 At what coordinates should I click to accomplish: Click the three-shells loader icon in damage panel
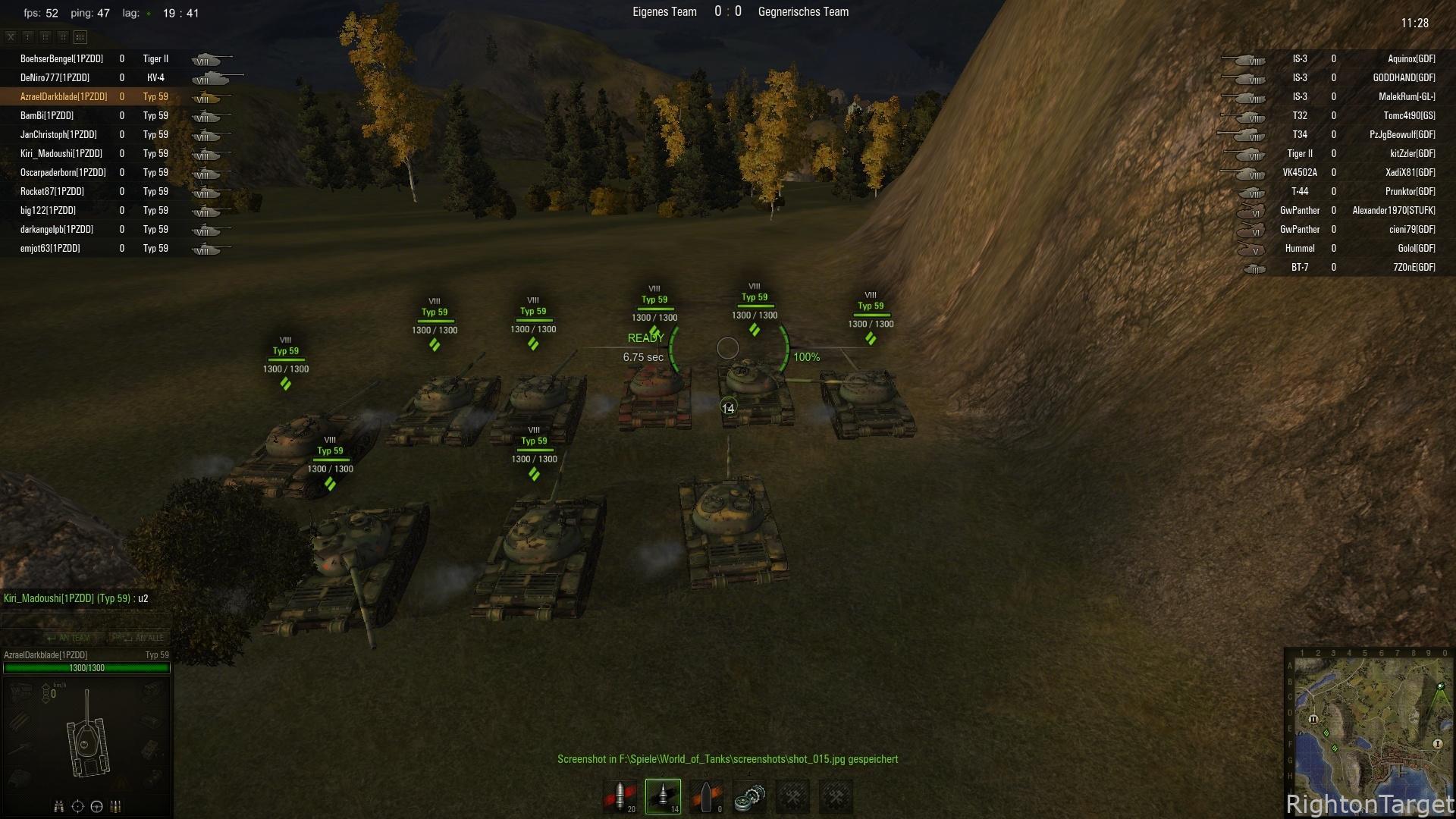point(116,806)
